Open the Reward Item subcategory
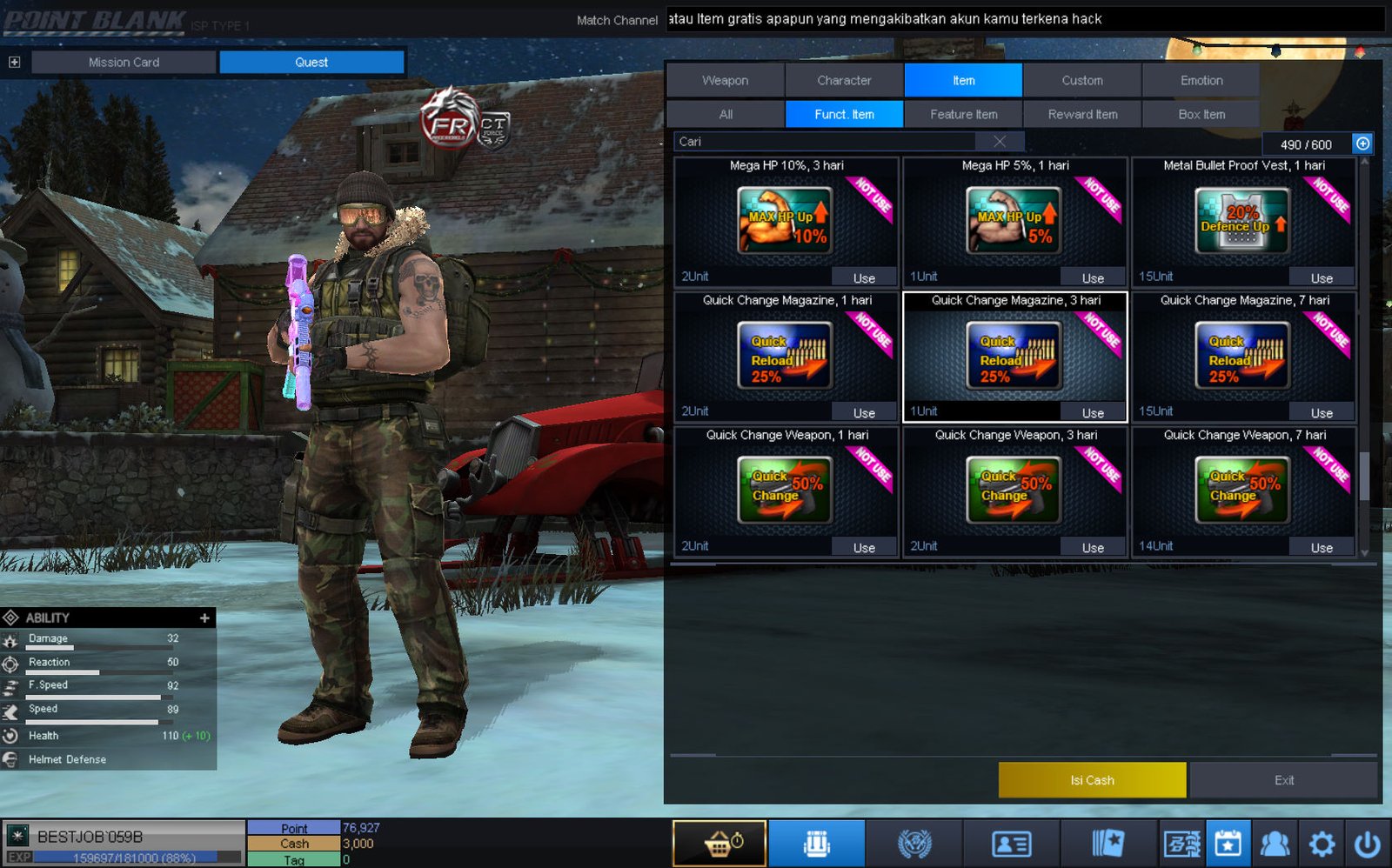Image resolution: width=1392 pixels, height=868 pixels. 1082,114
